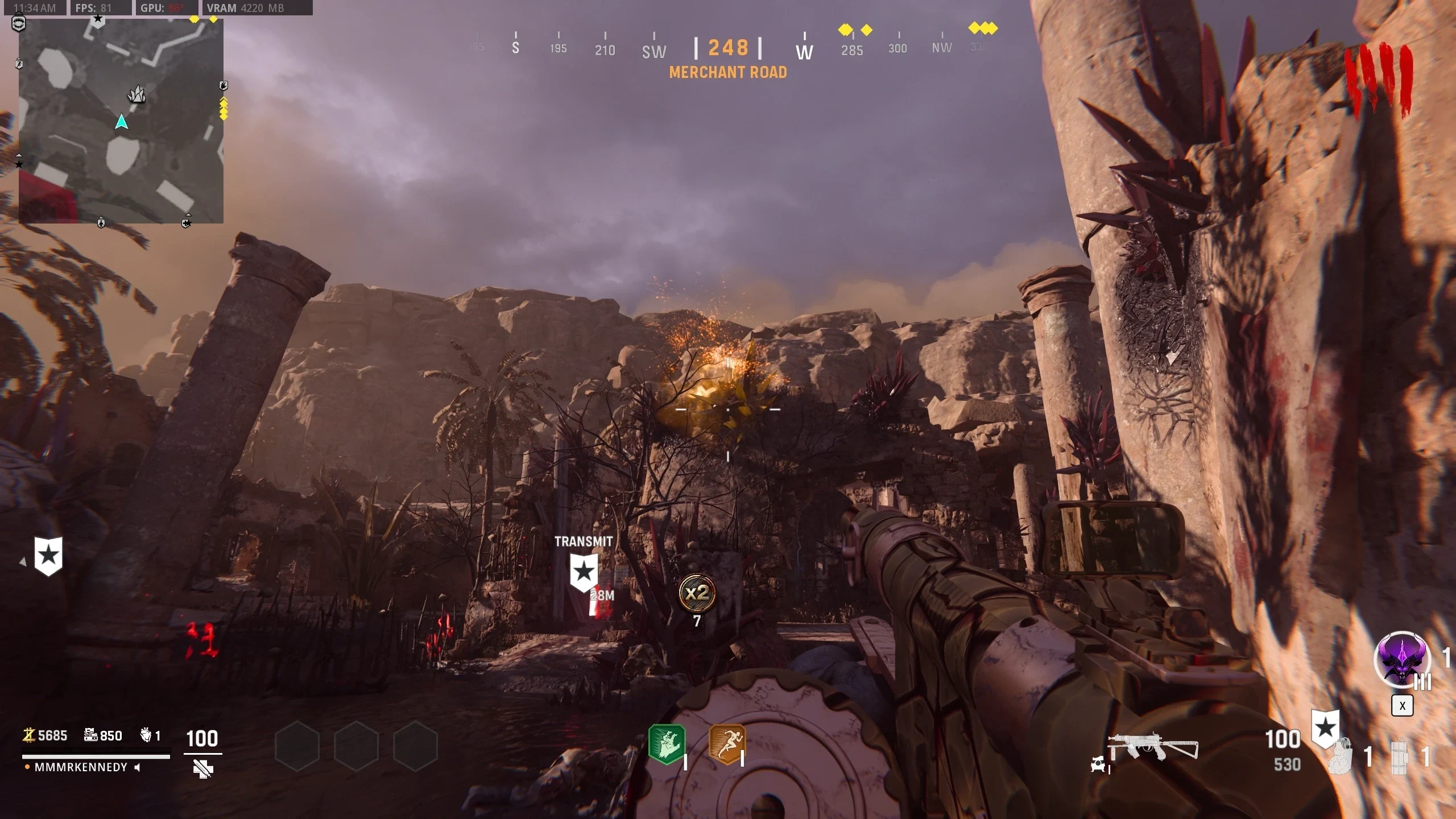Click the crystal cluster marker on the minimap
The image size is (1456, 819).
pyautogui.click(x=136, y=94)
